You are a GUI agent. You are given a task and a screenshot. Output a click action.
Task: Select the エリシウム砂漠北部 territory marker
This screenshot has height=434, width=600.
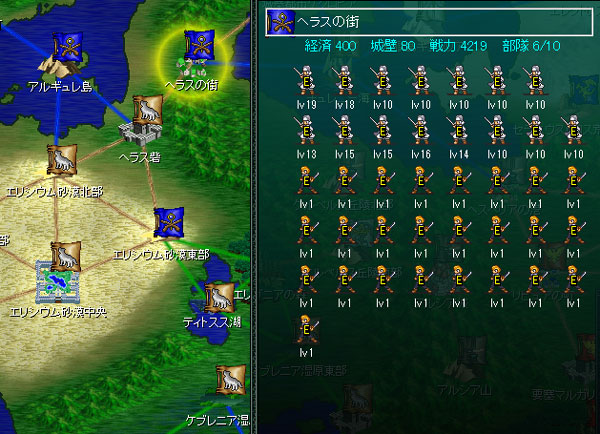pyautogui.click(x=62, y=160)
